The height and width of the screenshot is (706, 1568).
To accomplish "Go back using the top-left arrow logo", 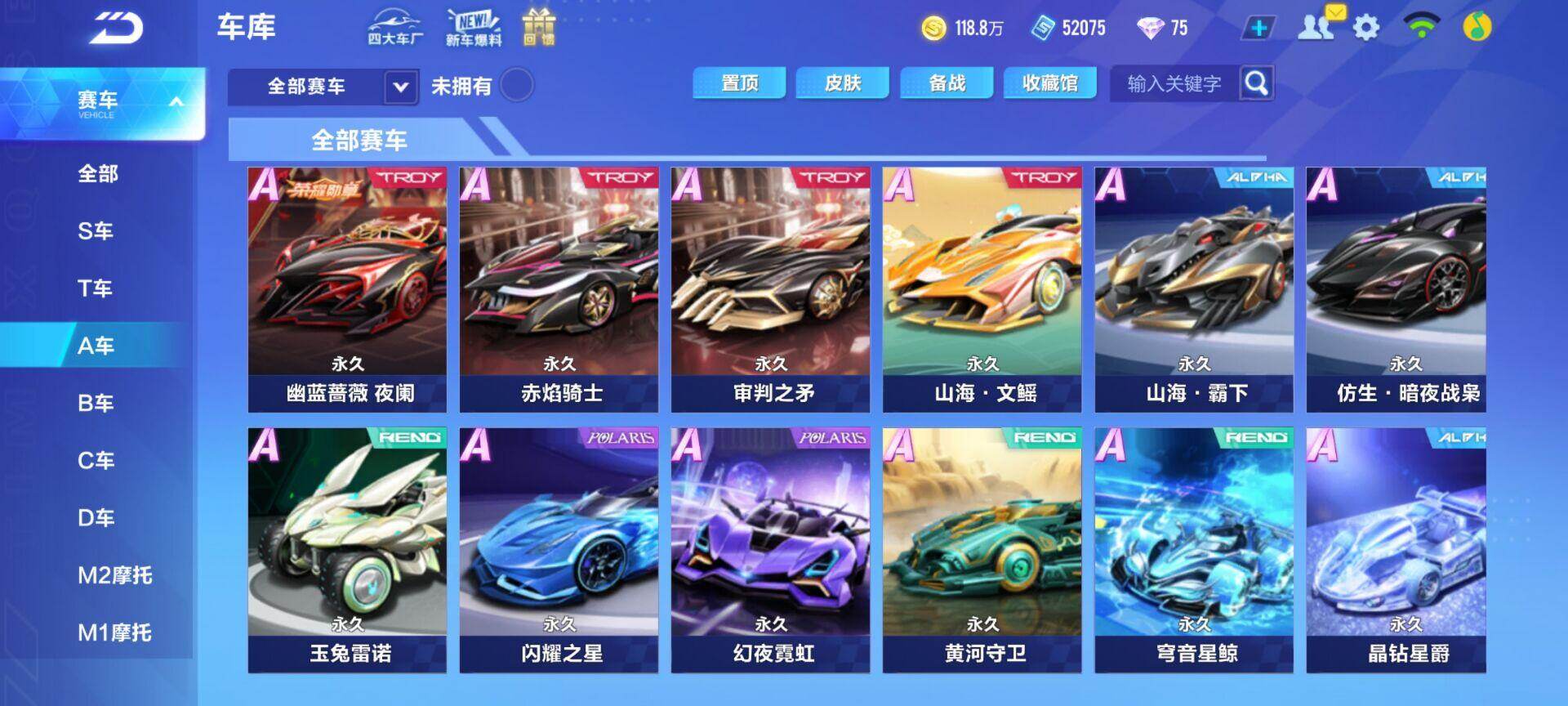I will click(x=116, y=29).
